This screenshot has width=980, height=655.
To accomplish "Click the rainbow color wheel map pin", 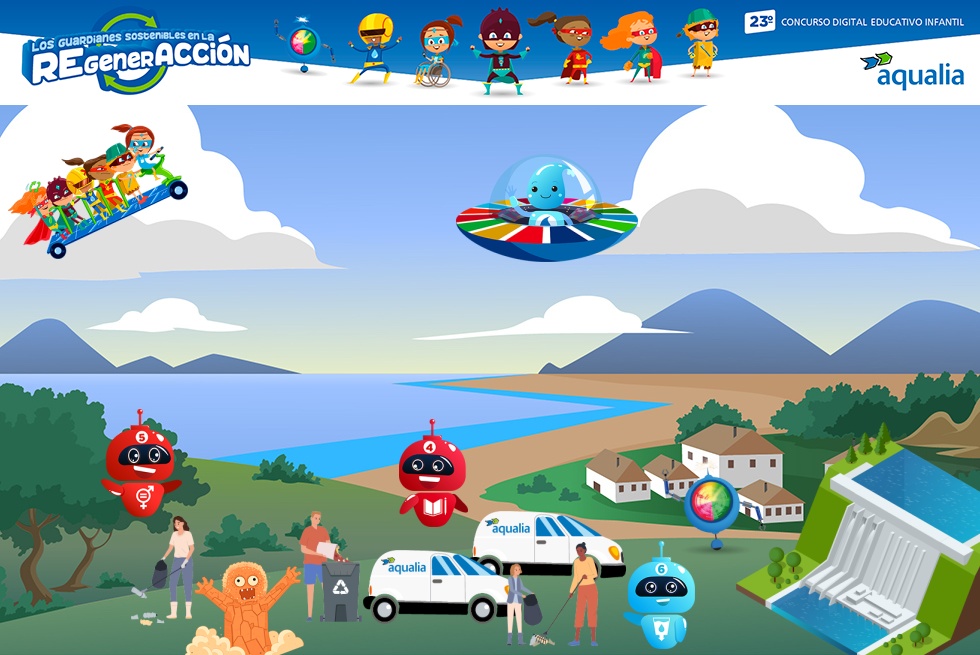I will (712, 504).
